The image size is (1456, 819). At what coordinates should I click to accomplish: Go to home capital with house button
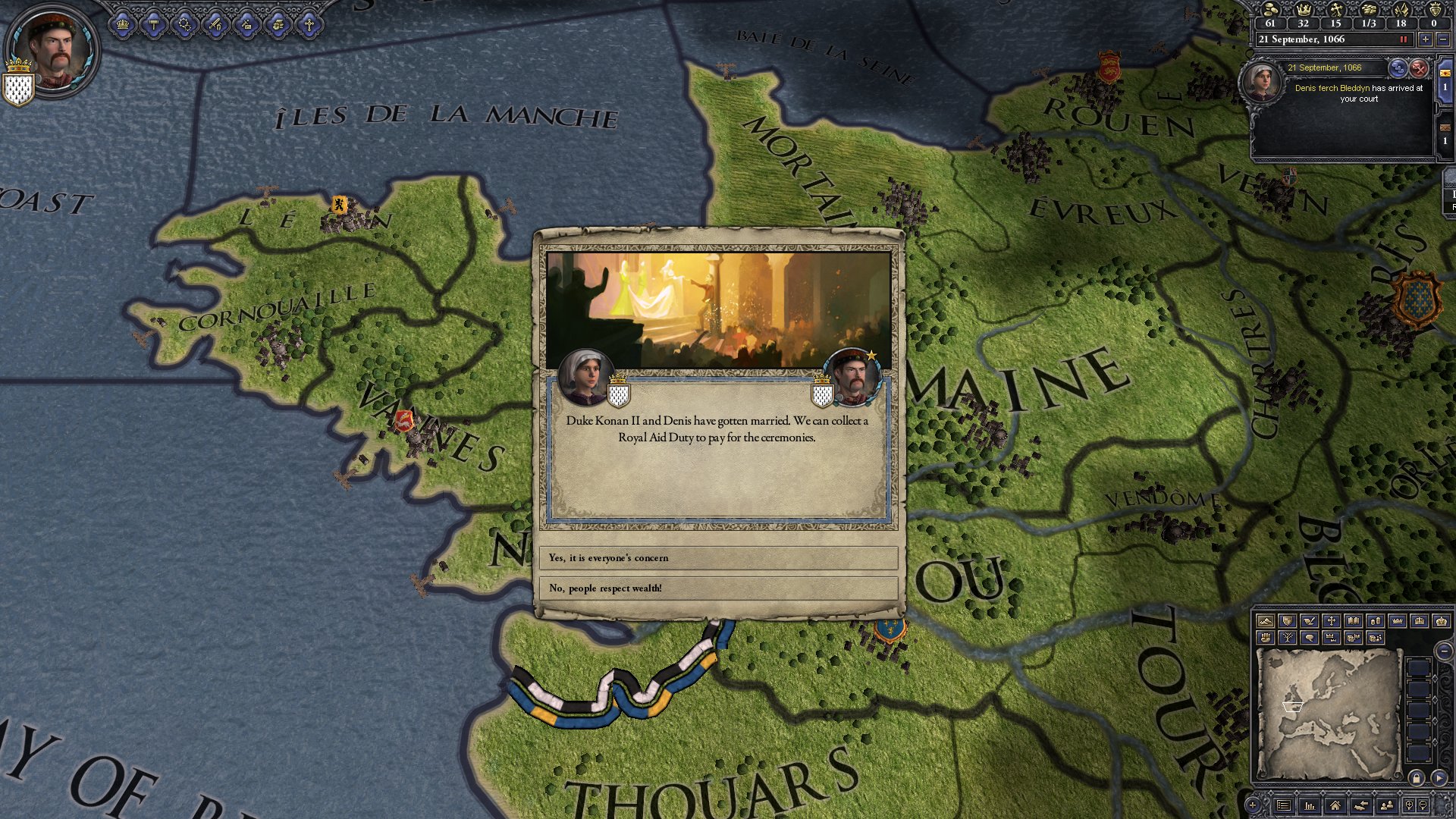[x=1335, y=805]
